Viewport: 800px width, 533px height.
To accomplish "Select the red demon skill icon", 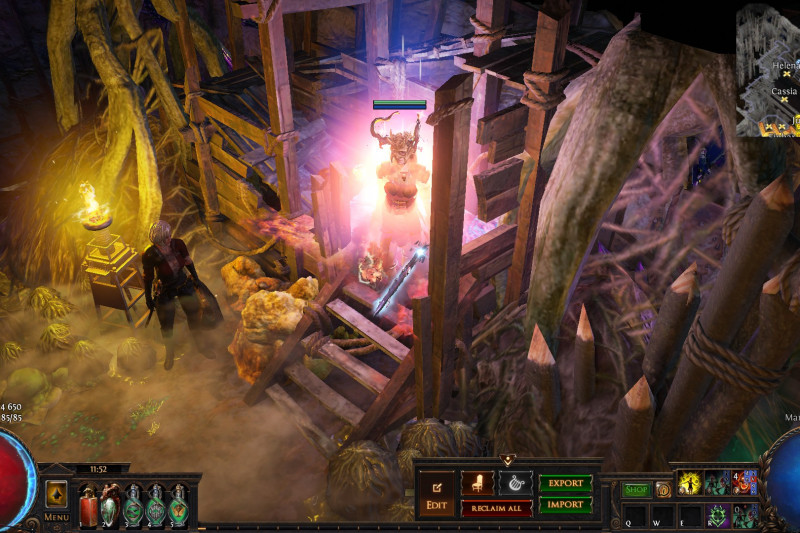I will tap(745, 484).
